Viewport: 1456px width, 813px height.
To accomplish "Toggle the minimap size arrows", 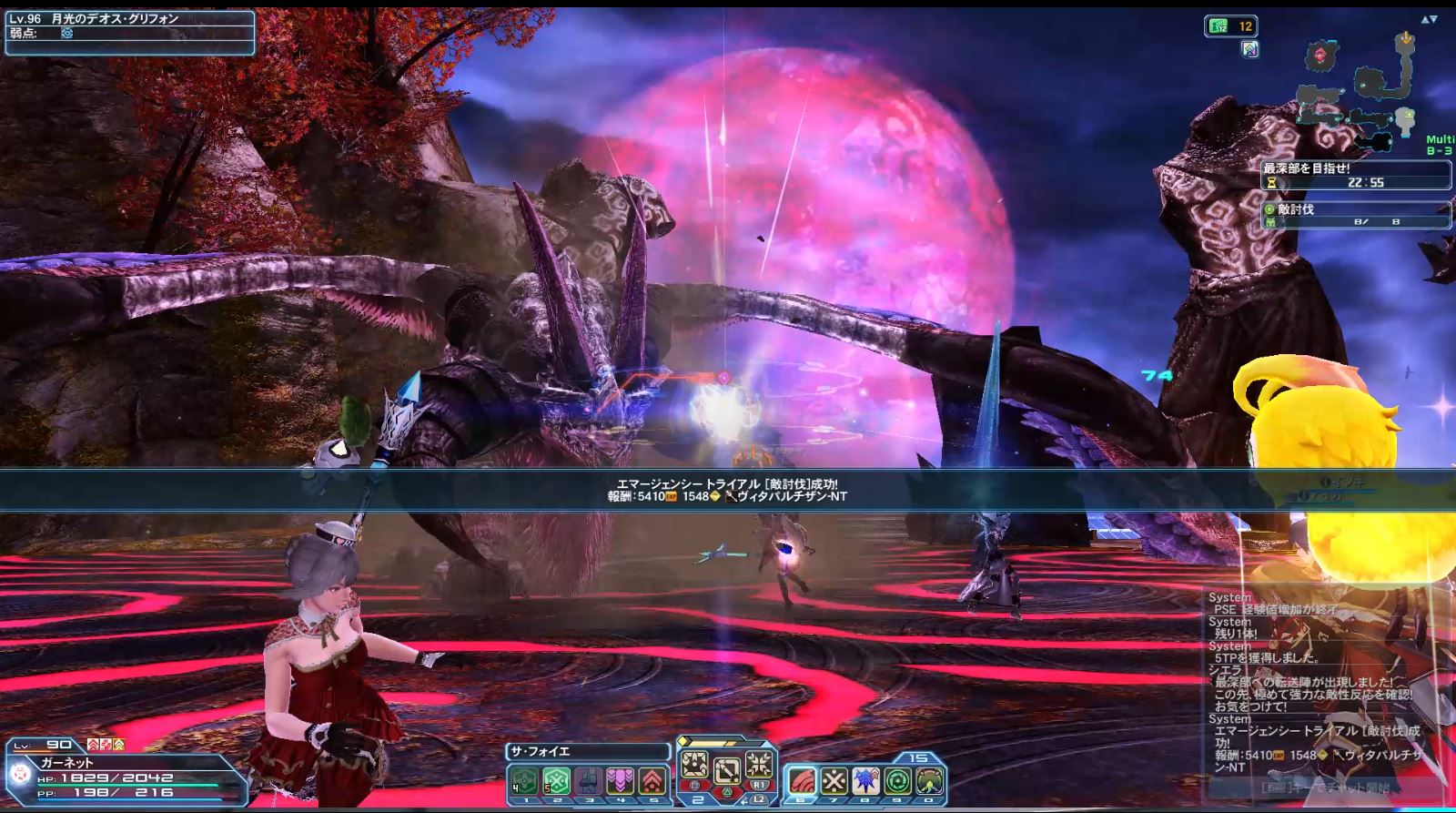I will coord(1429,19).
